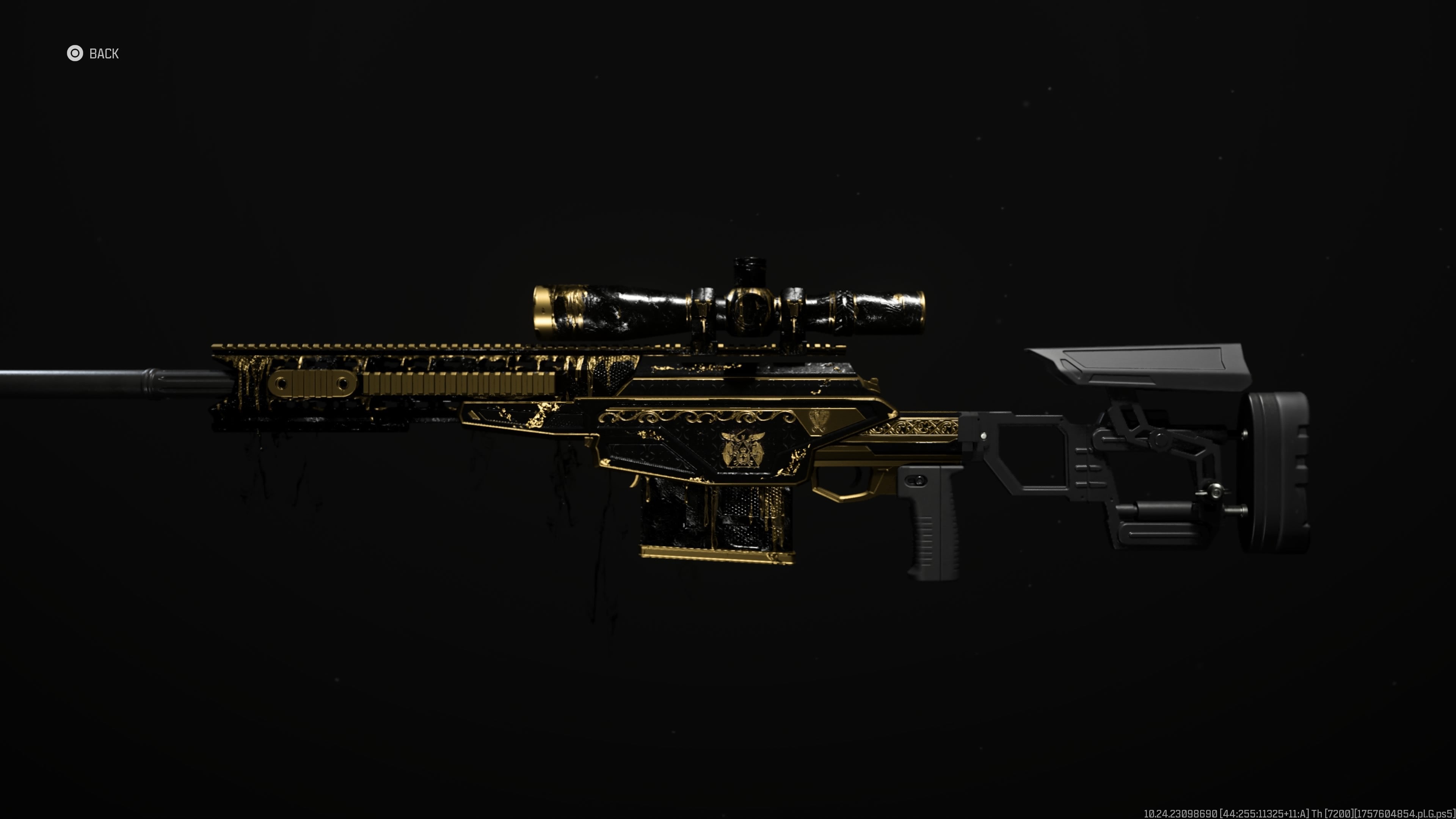Click the circle controller button icon
The width and height of the screenshot is (1456, 819).
75,54
